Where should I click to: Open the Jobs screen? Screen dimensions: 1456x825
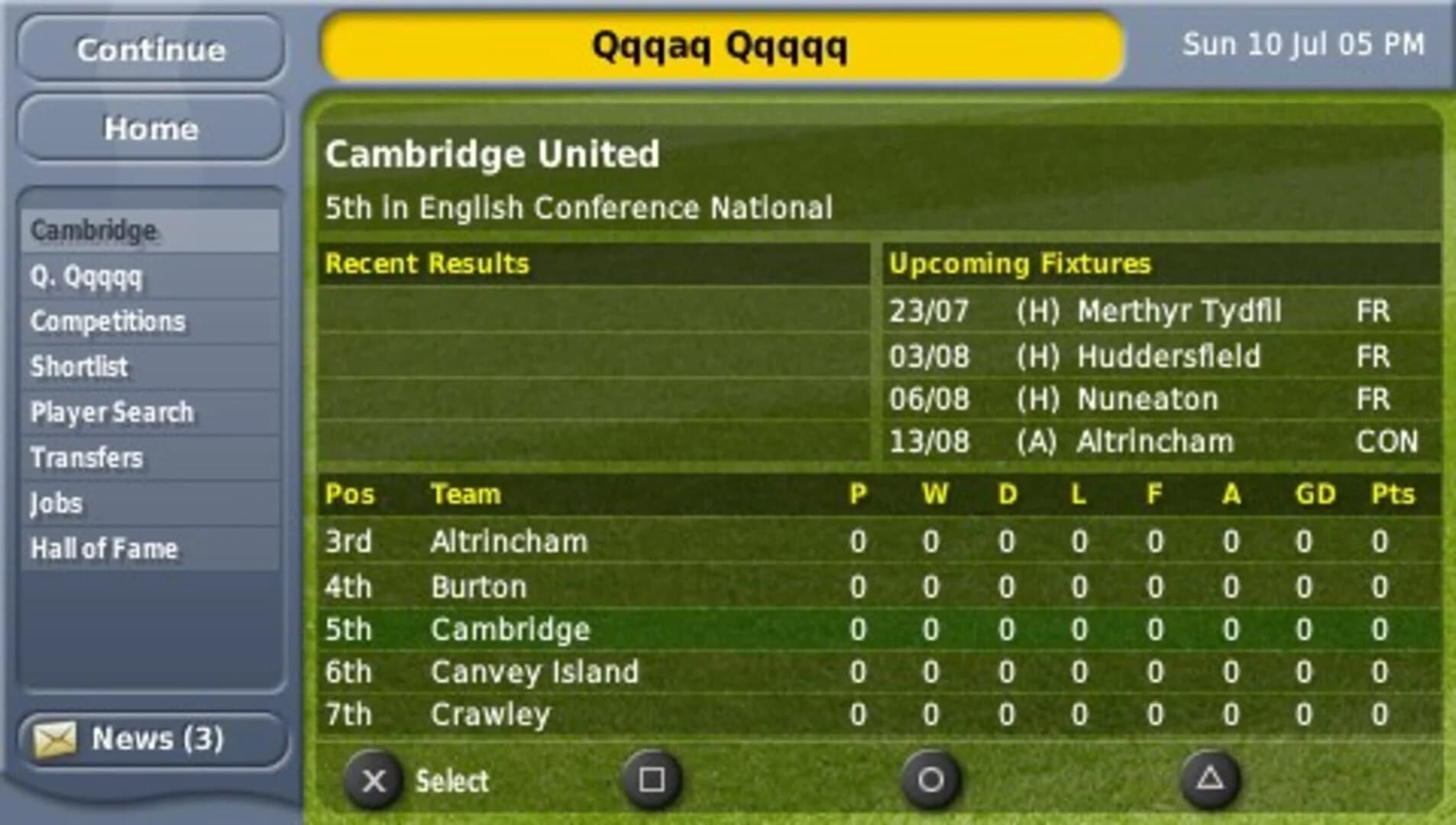pos(57,503)
